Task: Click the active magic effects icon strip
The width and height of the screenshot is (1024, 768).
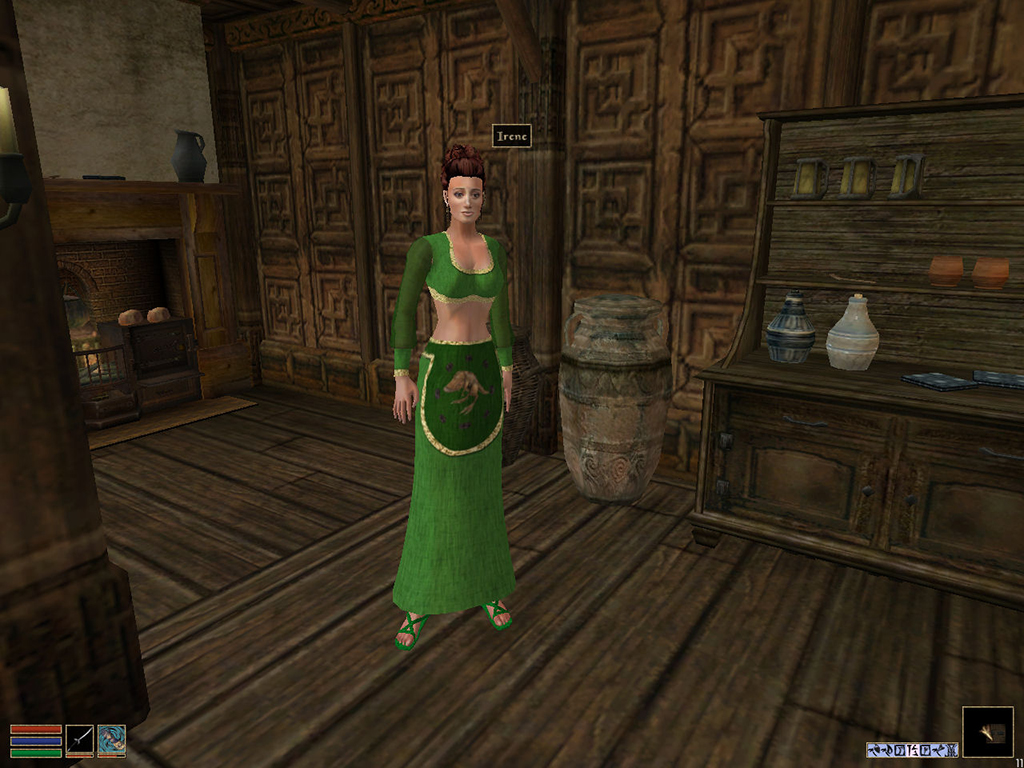Action: tap(912, 749)
